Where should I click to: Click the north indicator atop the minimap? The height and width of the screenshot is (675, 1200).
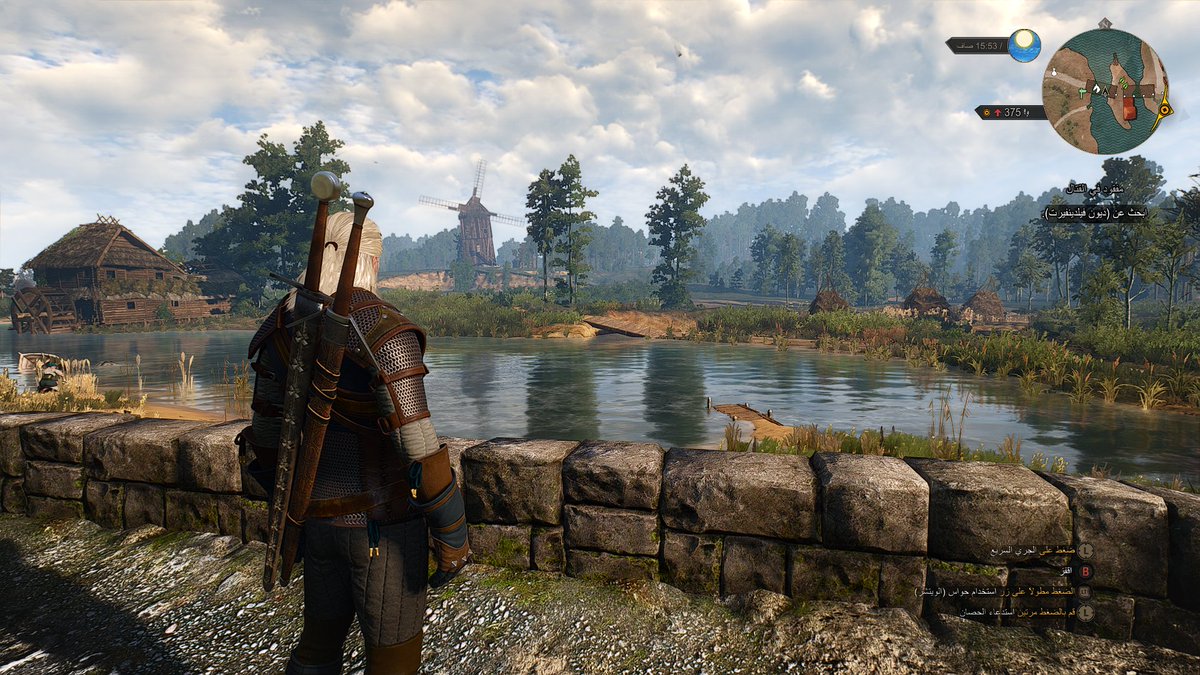tap(1104, 23)
